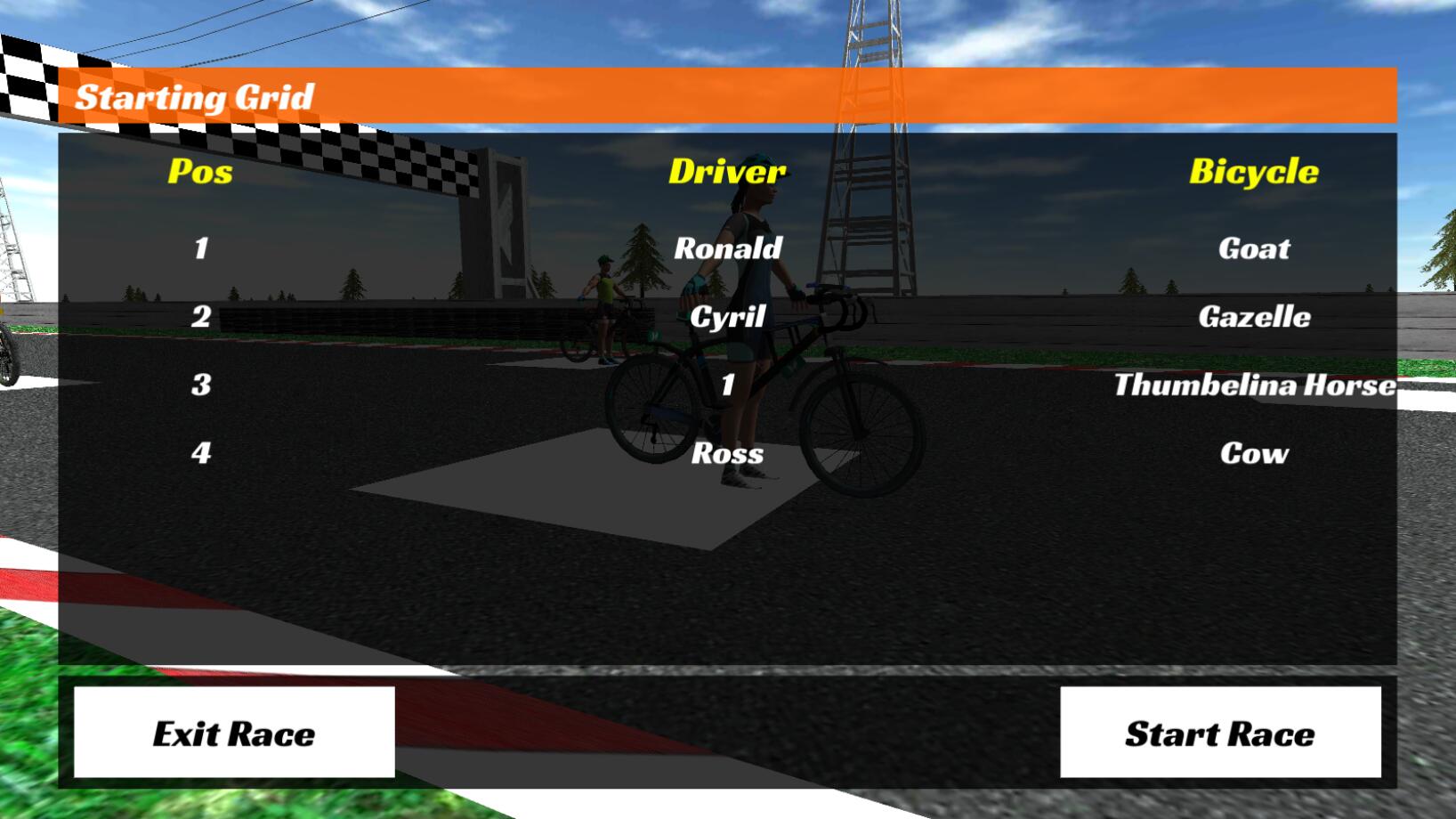The height and width of the screenshot is (819, 1456).
Task: Click the Exit Race button
Action: click(234, 734)
